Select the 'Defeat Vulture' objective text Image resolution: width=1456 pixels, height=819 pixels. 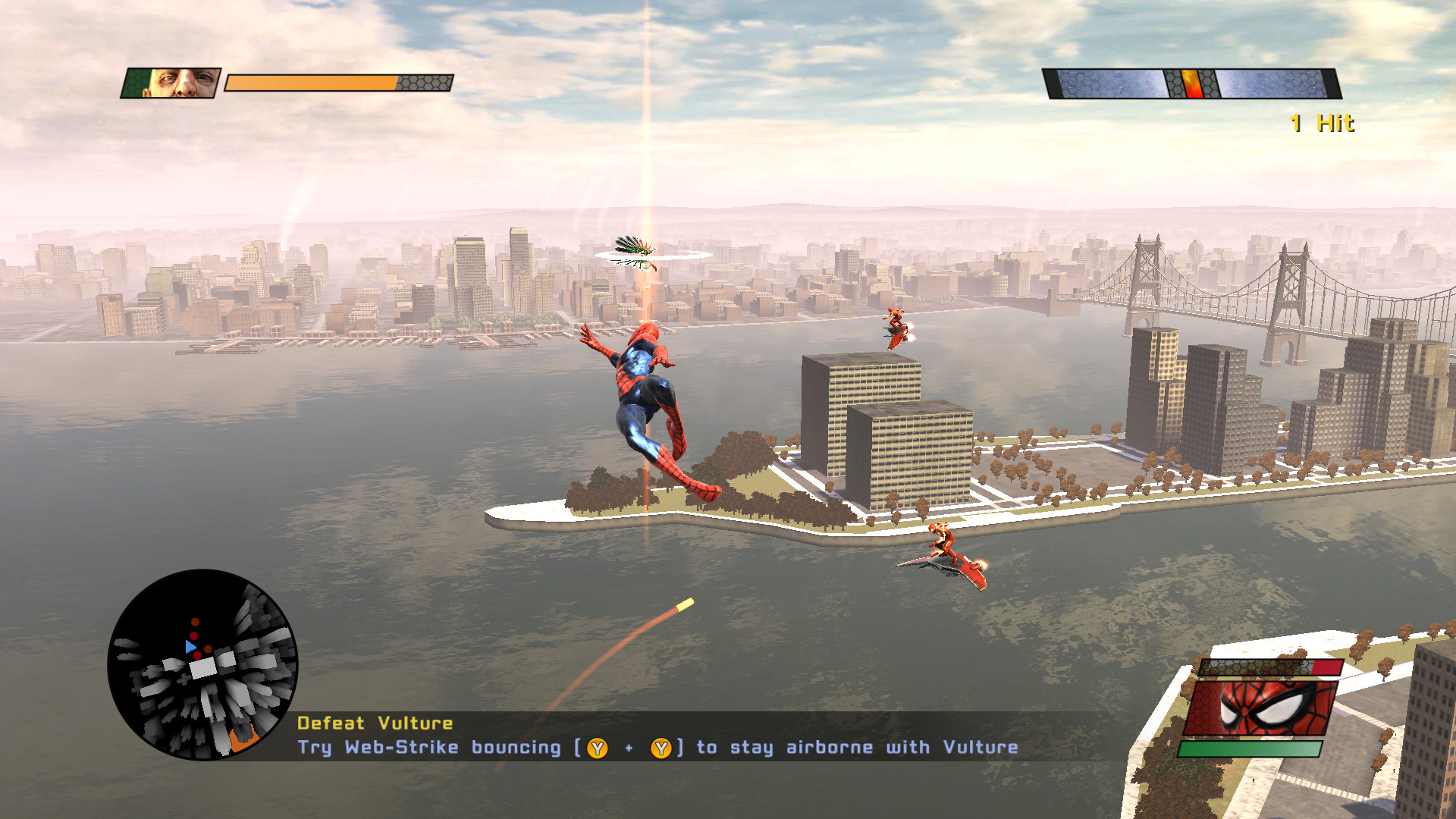click(375, 723)
